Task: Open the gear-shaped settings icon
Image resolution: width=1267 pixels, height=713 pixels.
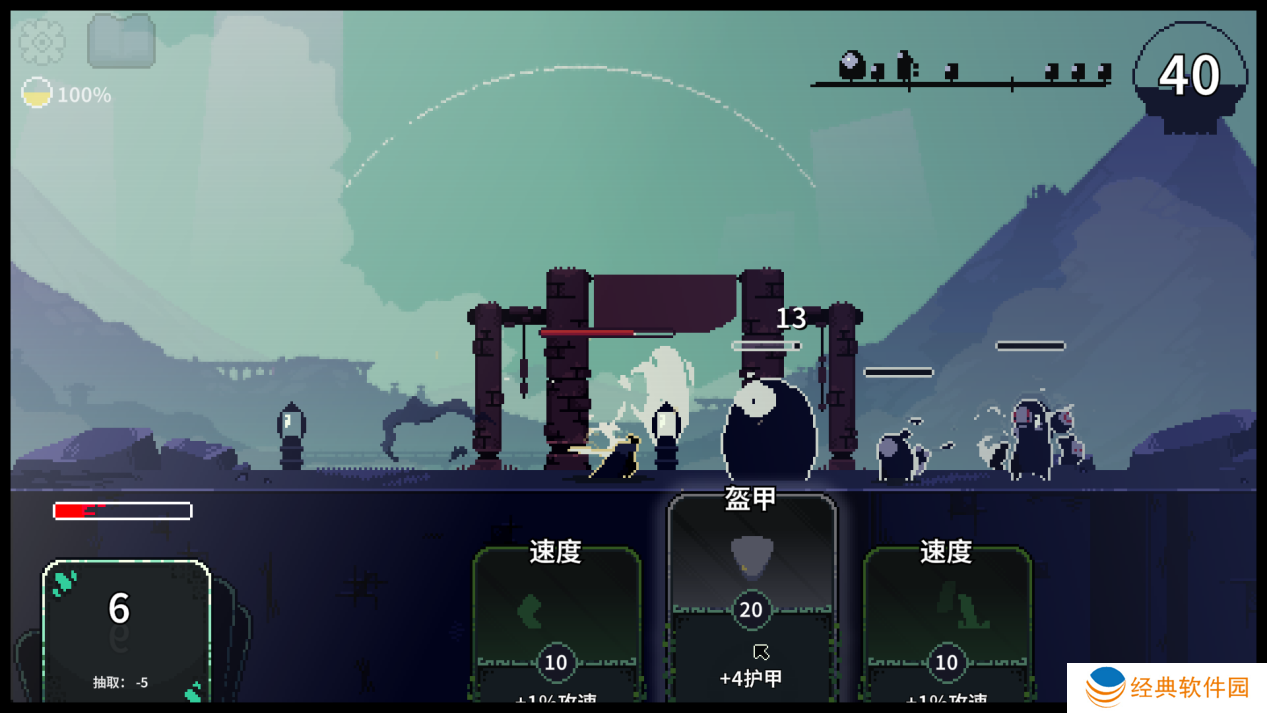Action: [x=42, y=42]
